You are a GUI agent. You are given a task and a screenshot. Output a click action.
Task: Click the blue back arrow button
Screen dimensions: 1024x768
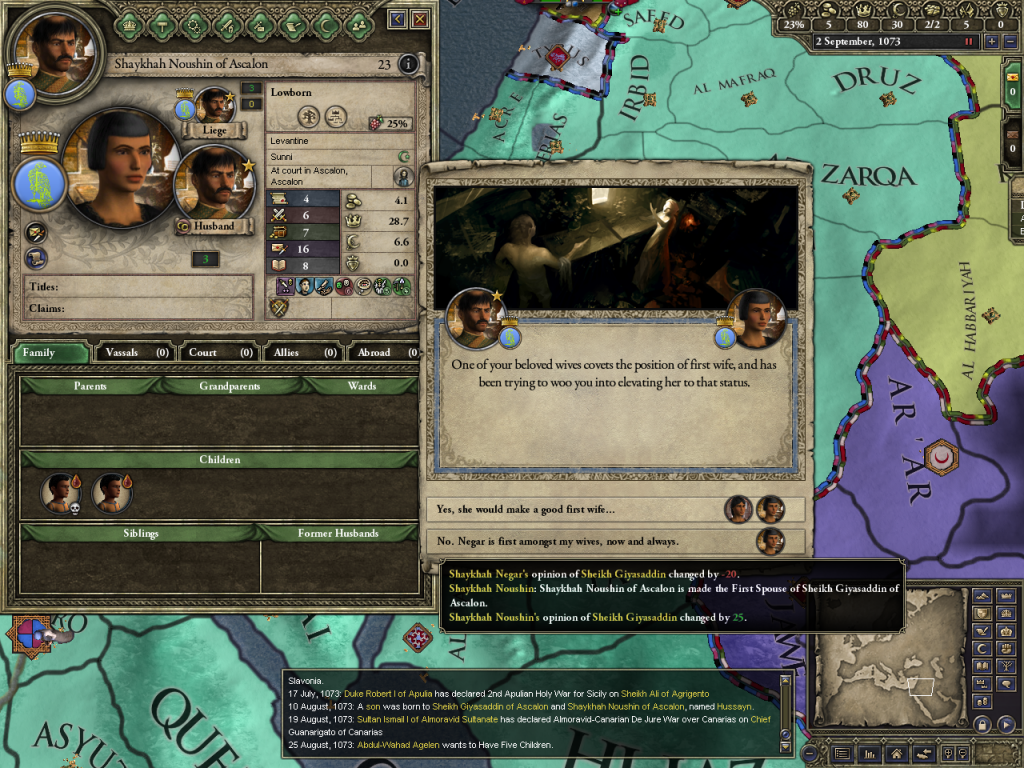tap(398, 19)
